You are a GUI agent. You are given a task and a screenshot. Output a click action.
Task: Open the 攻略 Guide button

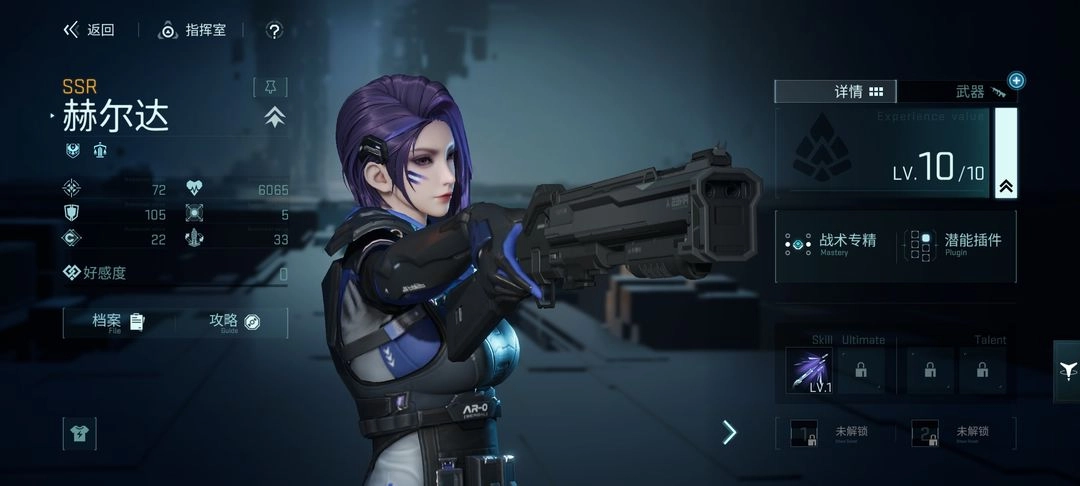234,322
